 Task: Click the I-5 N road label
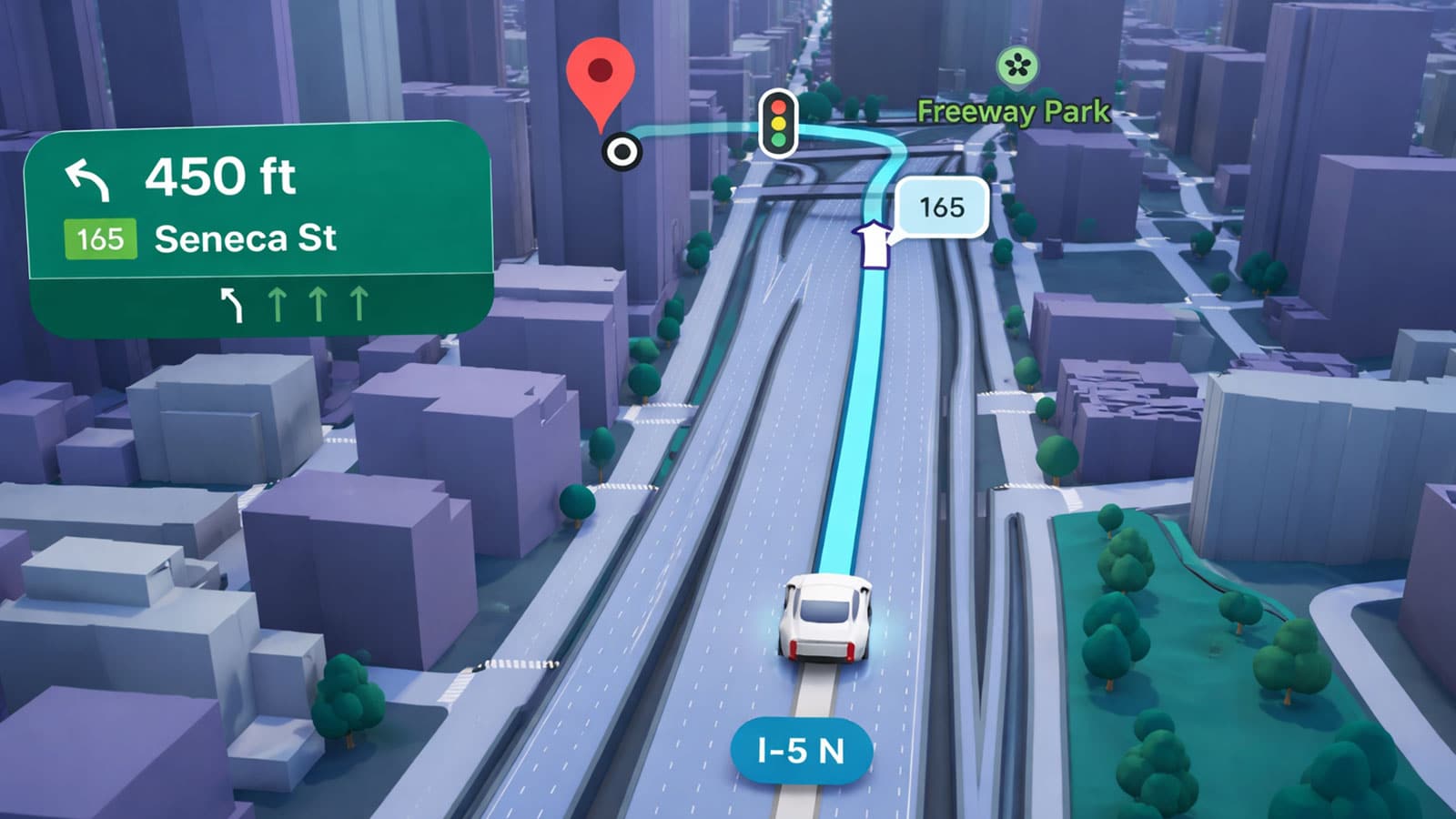pos(801,751)
